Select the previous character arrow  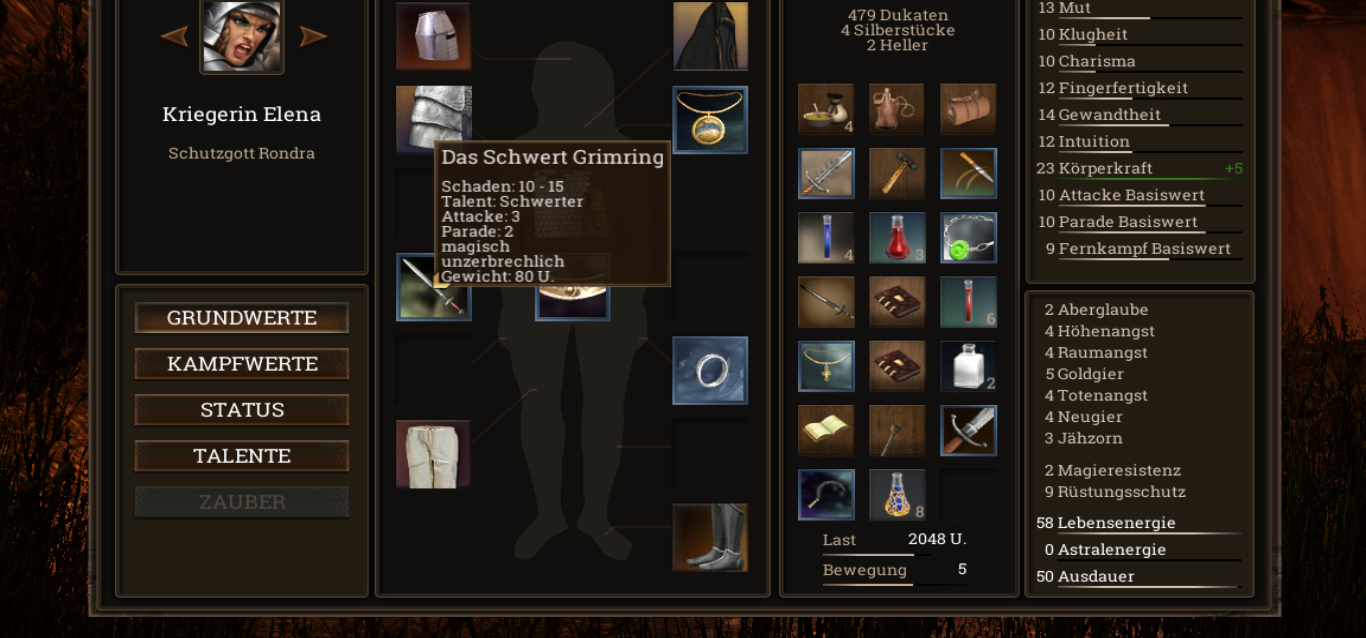pos(174,37)
